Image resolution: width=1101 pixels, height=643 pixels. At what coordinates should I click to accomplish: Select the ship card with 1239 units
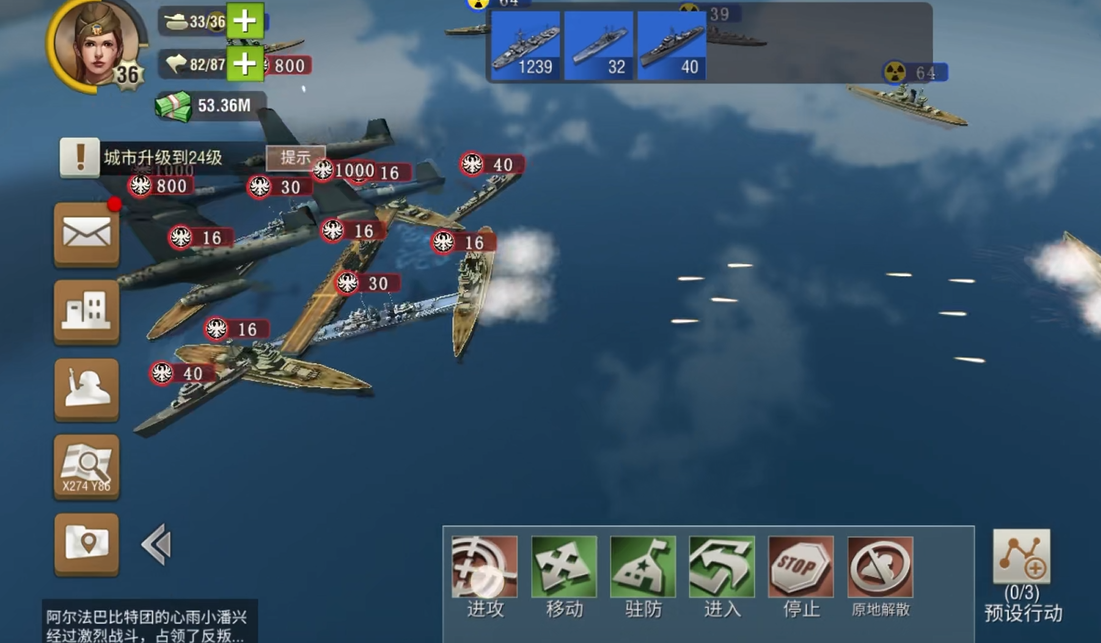click(x=526, y=46)
